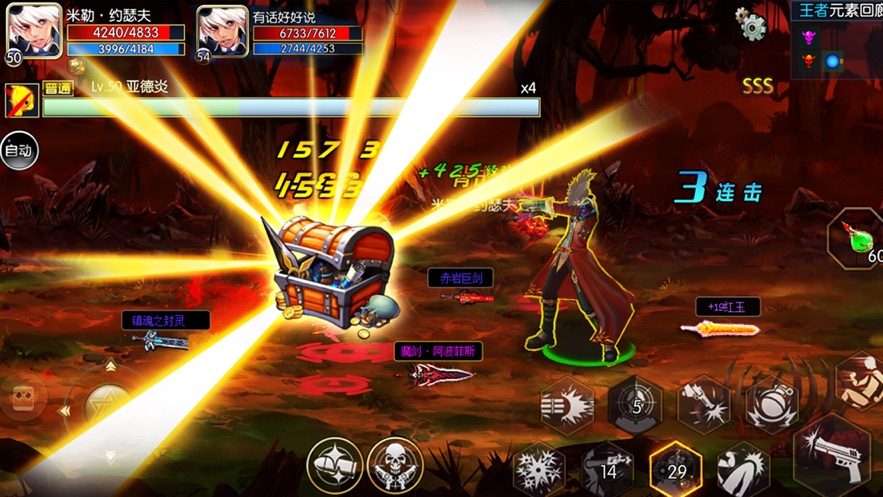Click the boss icon beside 亚德炎's health bar

click(x=20, y=100)
